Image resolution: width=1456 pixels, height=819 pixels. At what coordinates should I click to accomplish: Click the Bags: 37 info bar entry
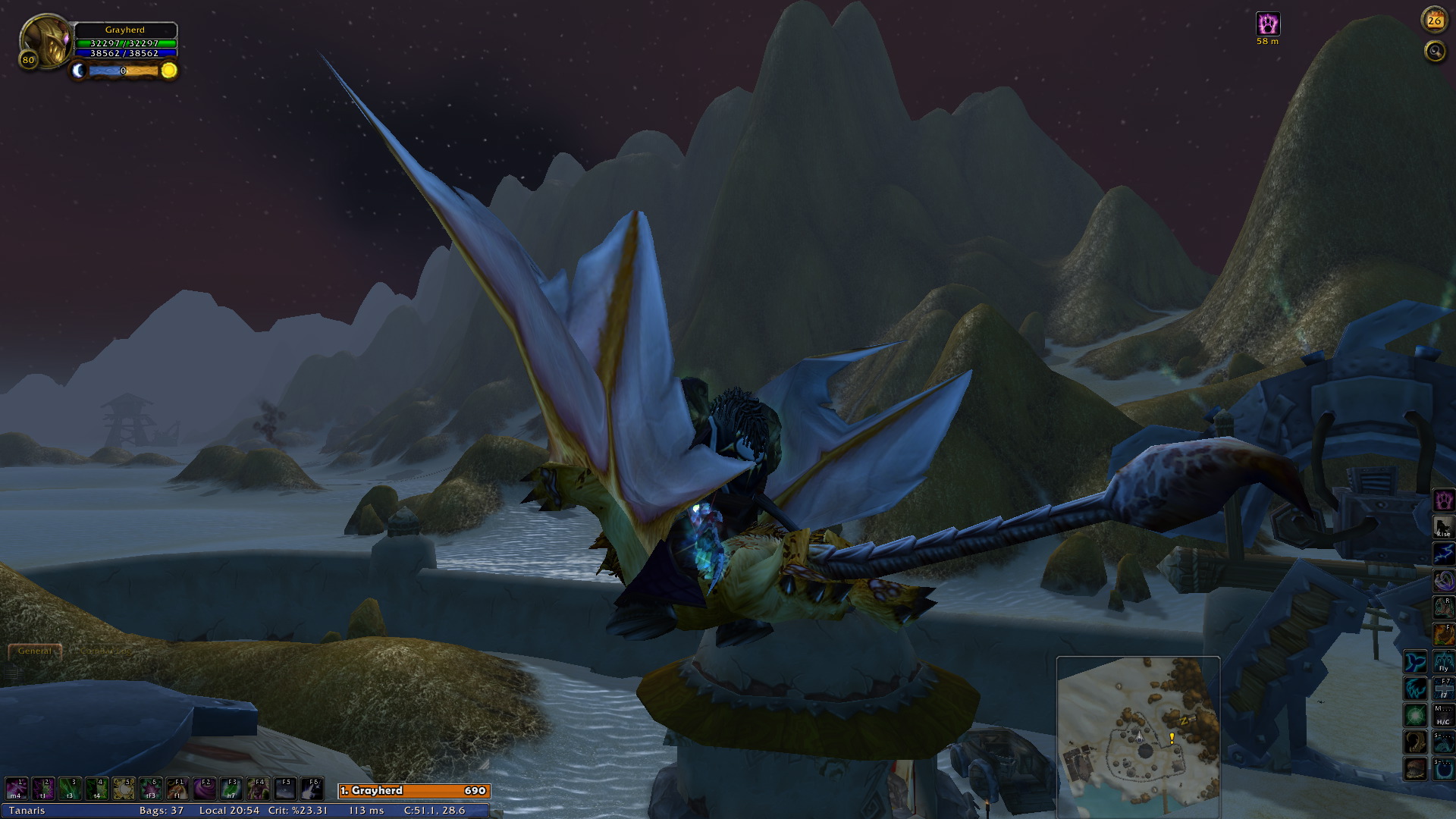tap(162, 811)
